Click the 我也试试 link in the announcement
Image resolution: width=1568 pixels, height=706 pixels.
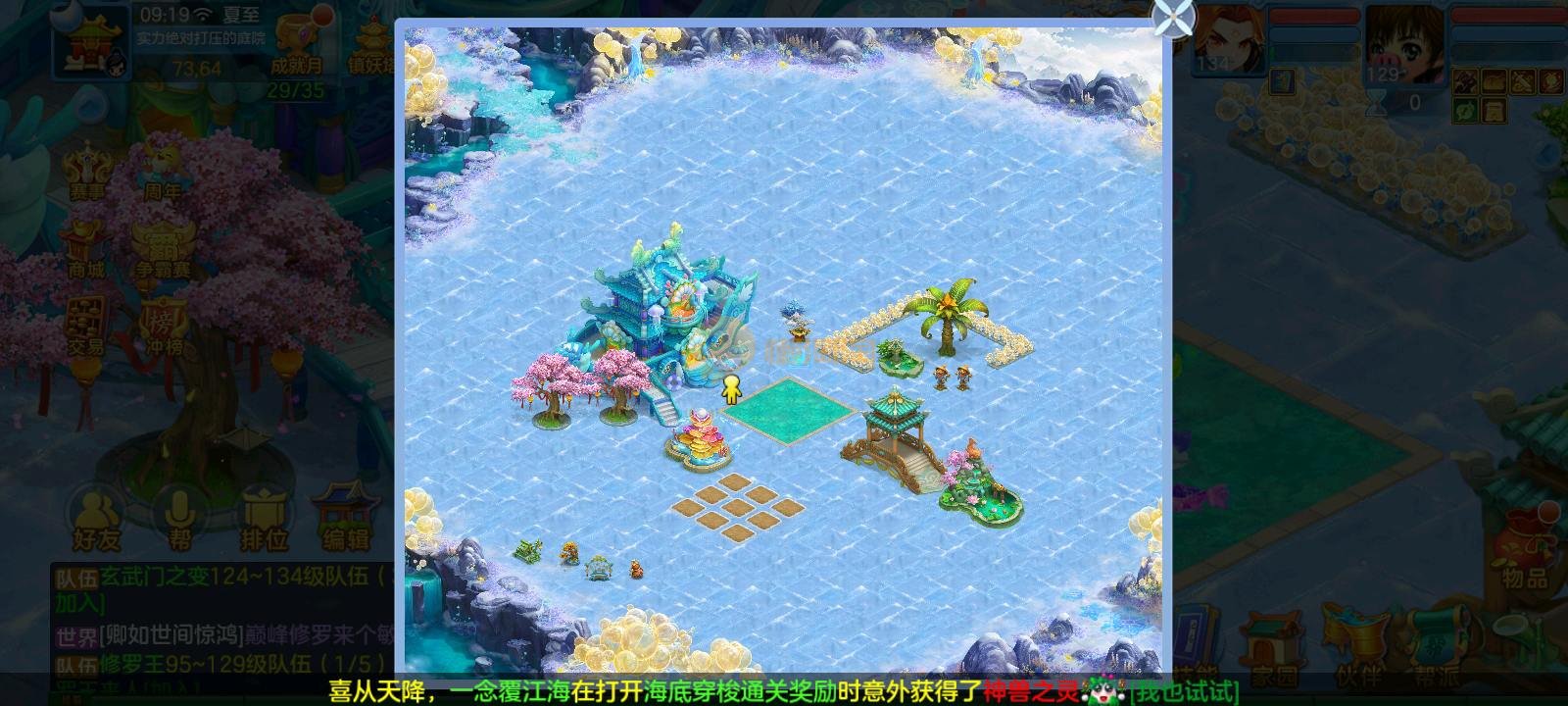(x=1184, y=691)
